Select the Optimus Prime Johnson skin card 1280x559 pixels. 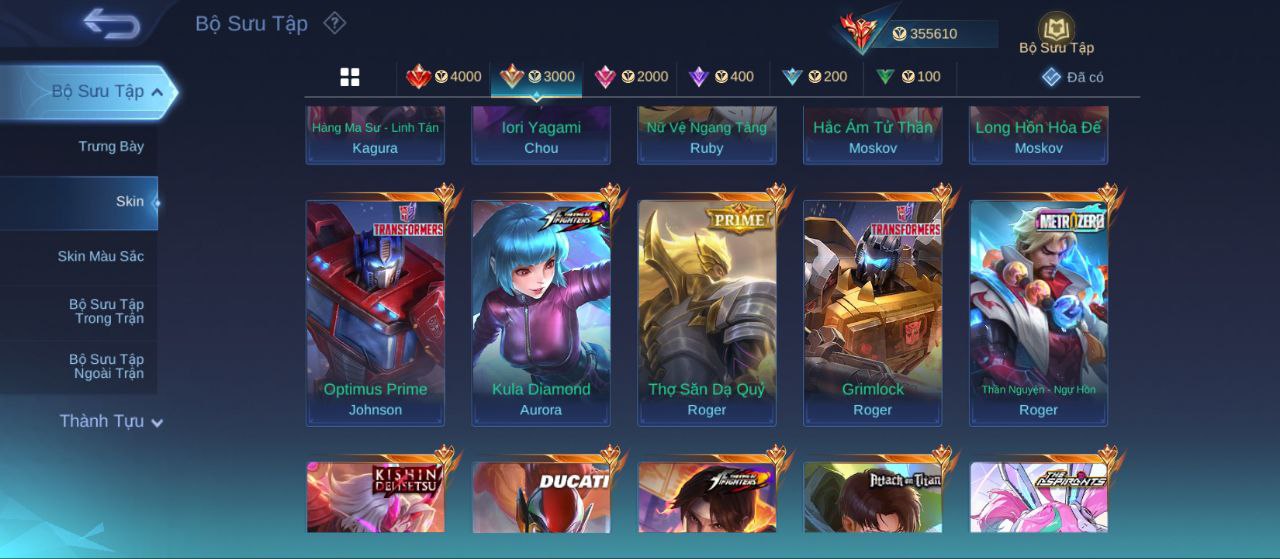[x=375, y=312]
